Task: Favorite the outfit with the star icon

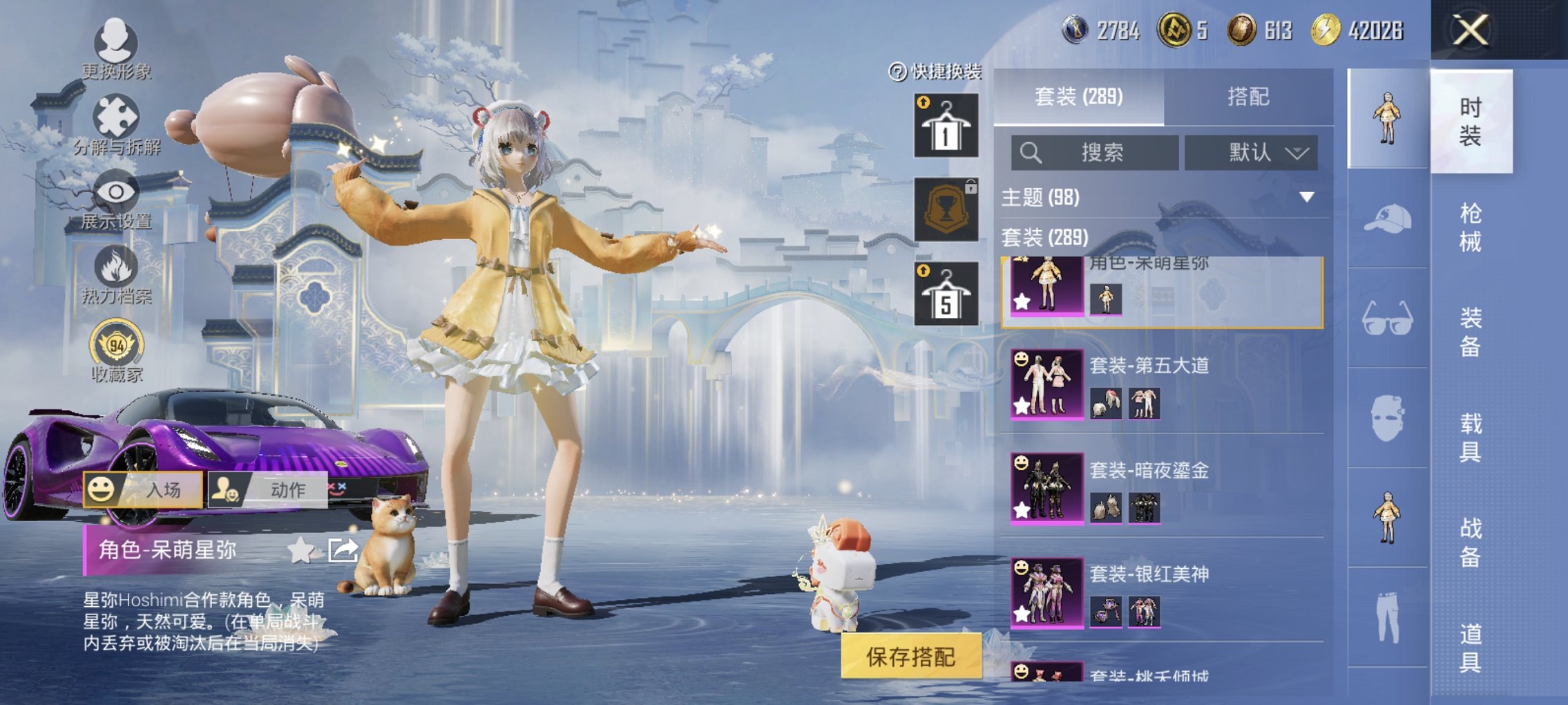Action: [x=300, y=551]
